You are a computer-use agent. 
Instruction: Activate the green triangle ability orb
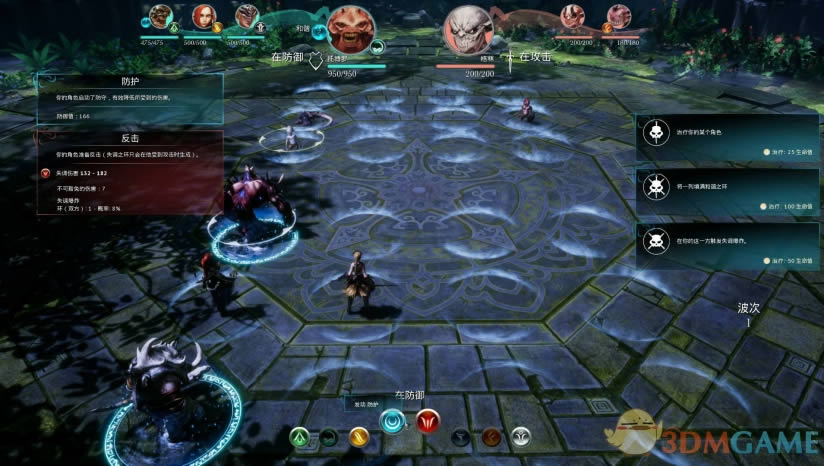[x=300, y=437]
